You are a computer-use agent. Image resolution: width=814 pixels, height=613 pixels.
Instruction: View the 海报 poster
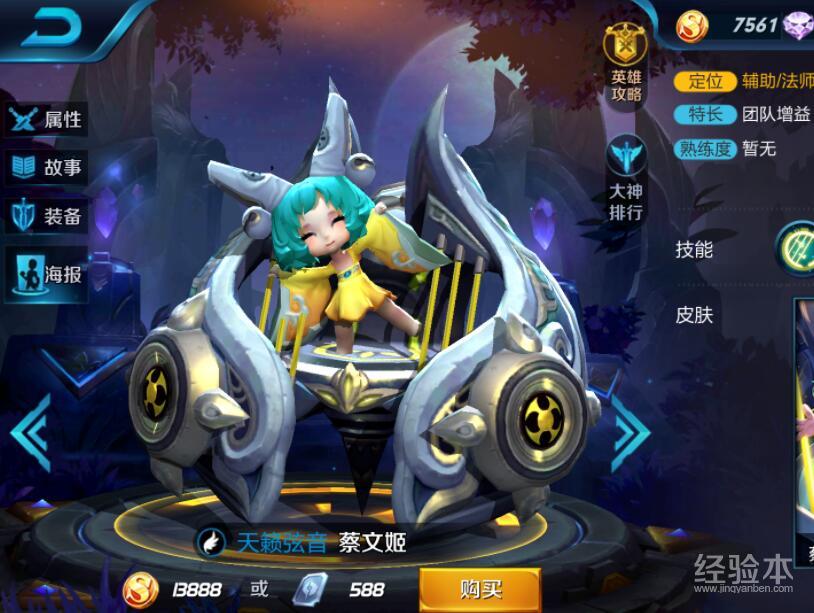45,272
